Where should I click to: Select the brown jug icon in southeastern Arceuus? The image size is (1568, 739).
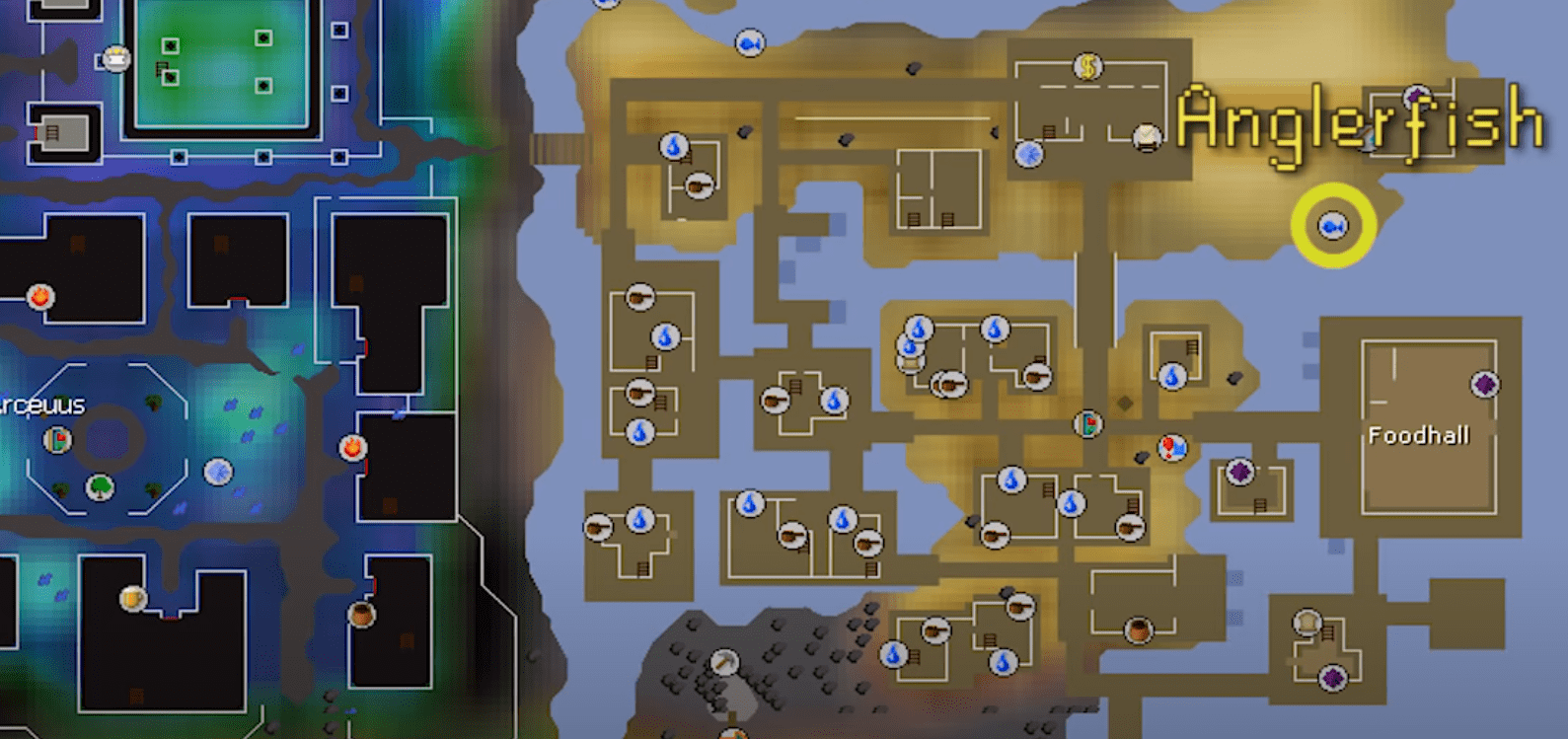click(x=359, y=616)
